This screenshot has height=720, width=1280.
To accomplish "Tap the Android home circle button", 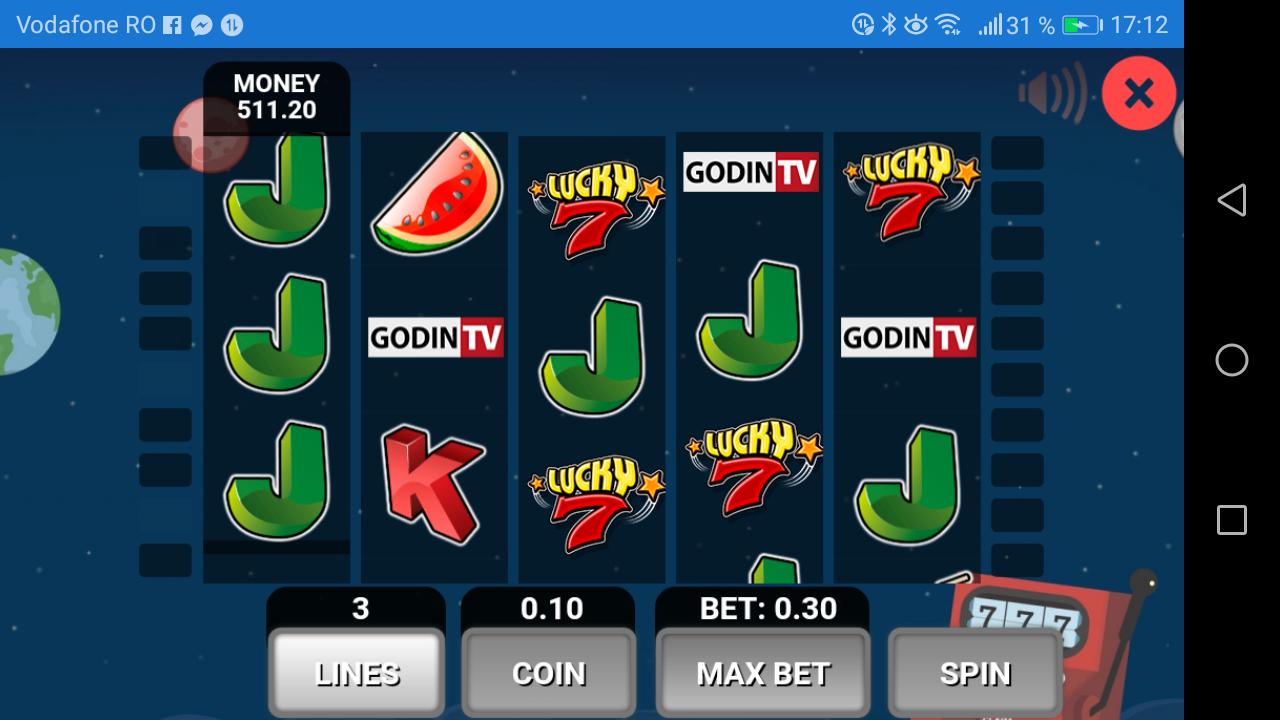I will pyautogui.click(x=1230, y=360).
